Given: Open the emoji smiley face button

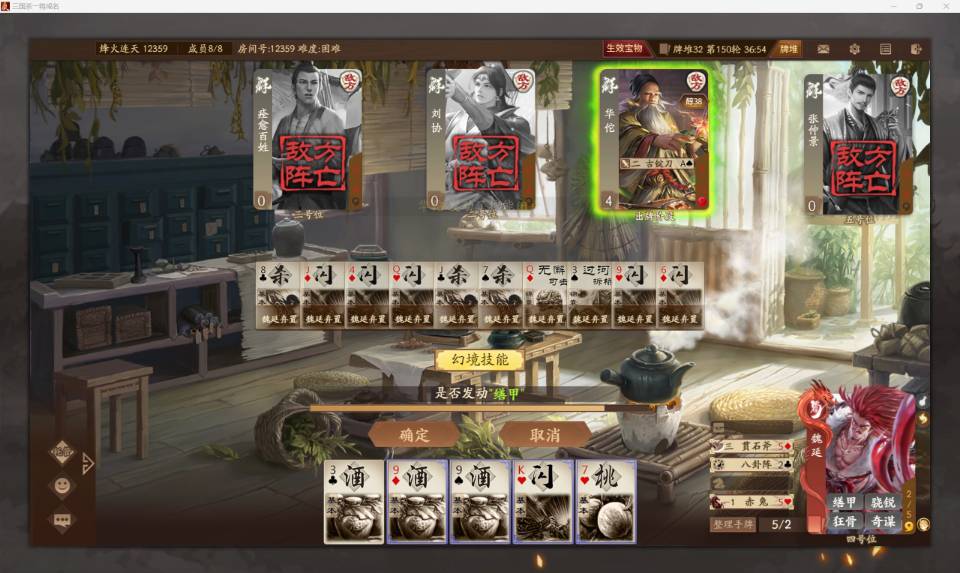Looking at the screenshot, I should (x=62, y=486).
